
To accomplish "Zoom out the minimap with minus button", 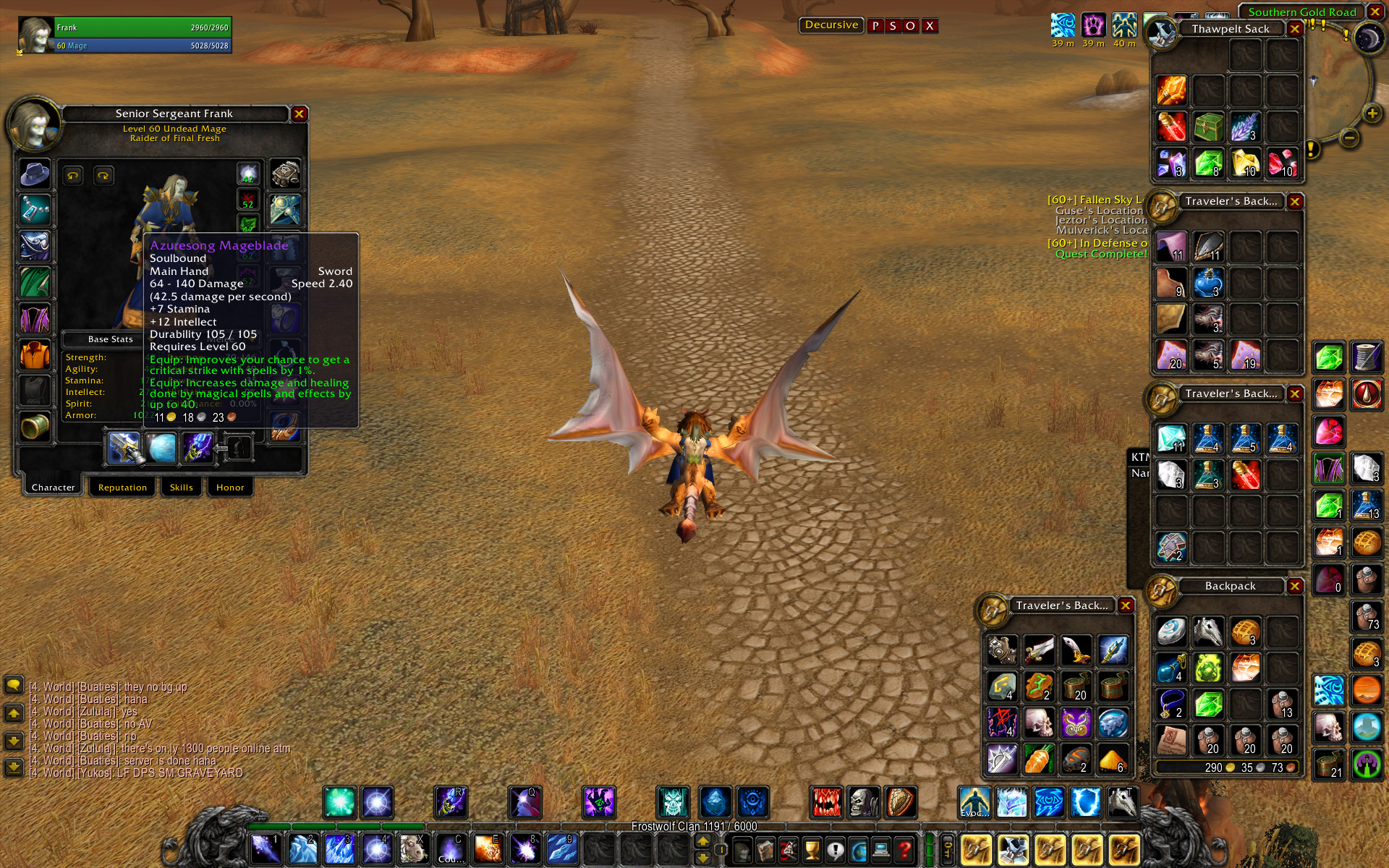I will (1349, 137).
